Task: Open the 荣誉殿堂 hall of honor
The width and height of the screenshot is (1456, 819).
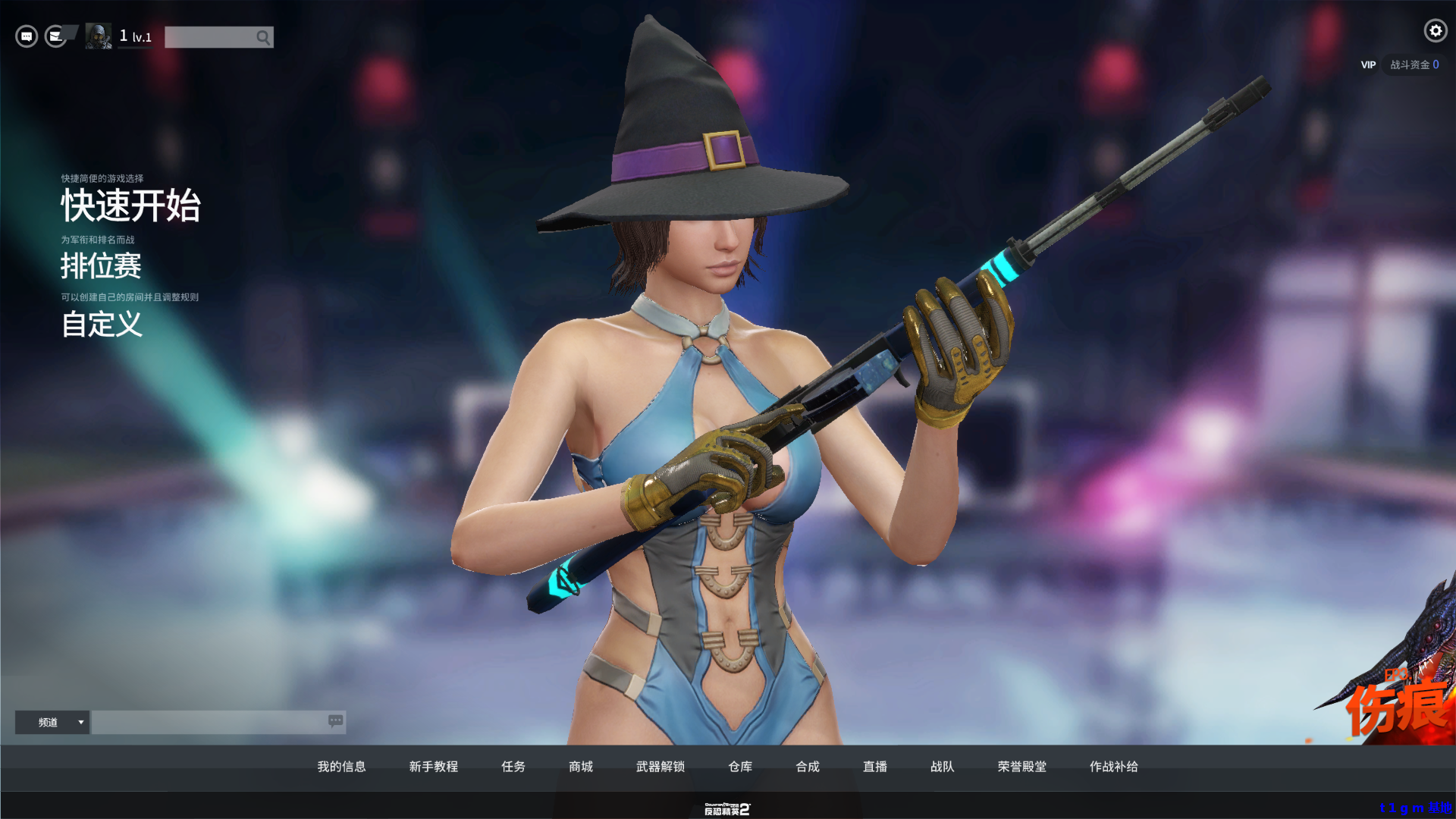Action: pyautogui.click(x=1020, y=767)
